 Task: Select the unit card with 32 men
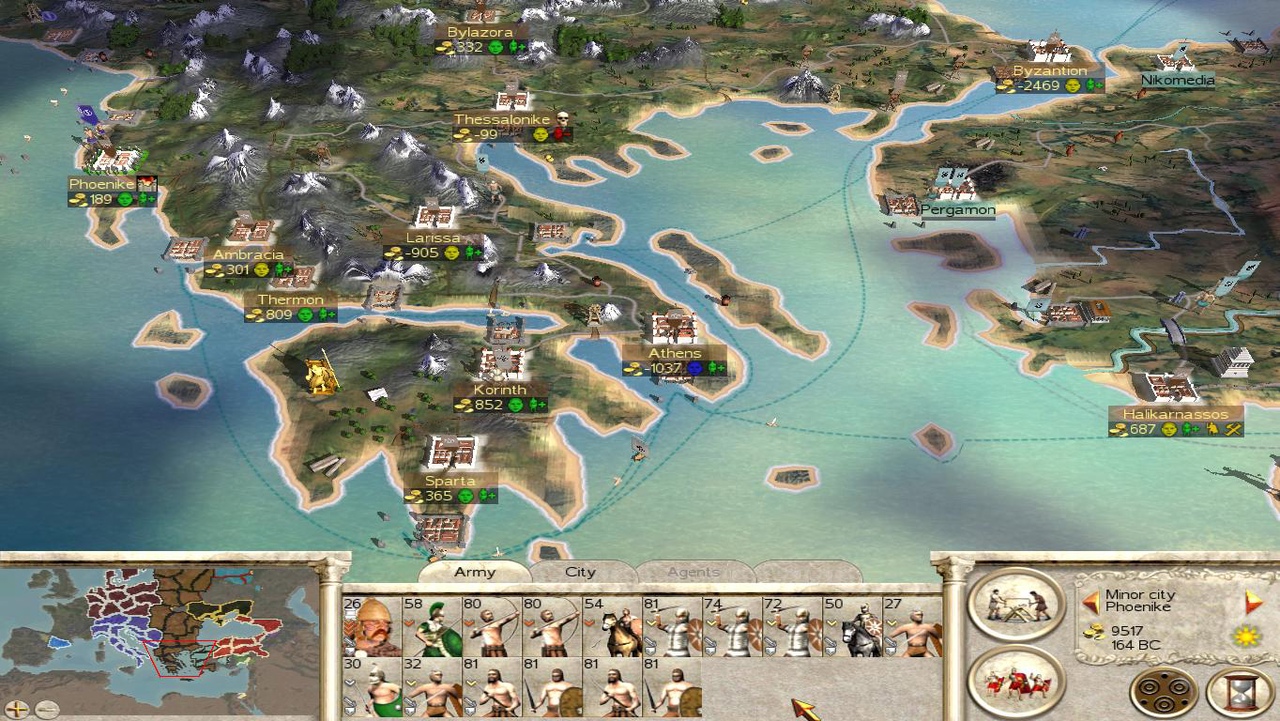pos(431,687)
